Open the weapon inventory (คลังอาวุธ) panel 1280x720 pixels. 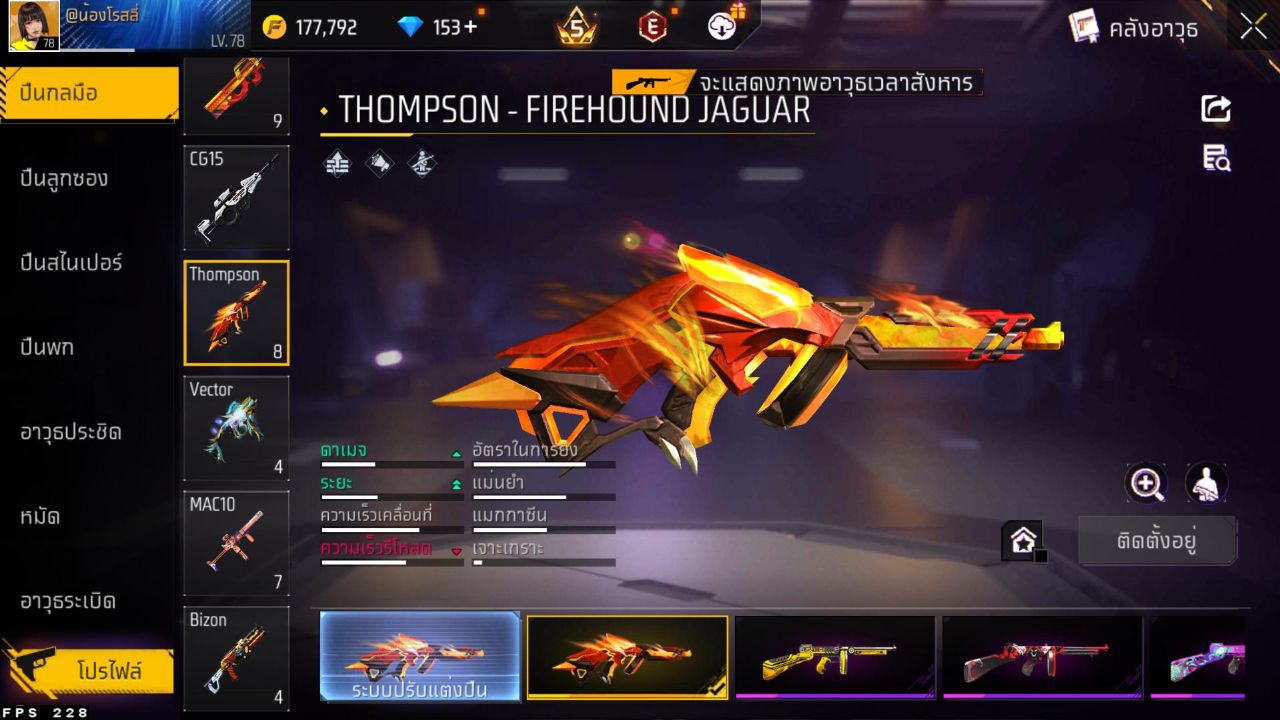point(1148,29)
